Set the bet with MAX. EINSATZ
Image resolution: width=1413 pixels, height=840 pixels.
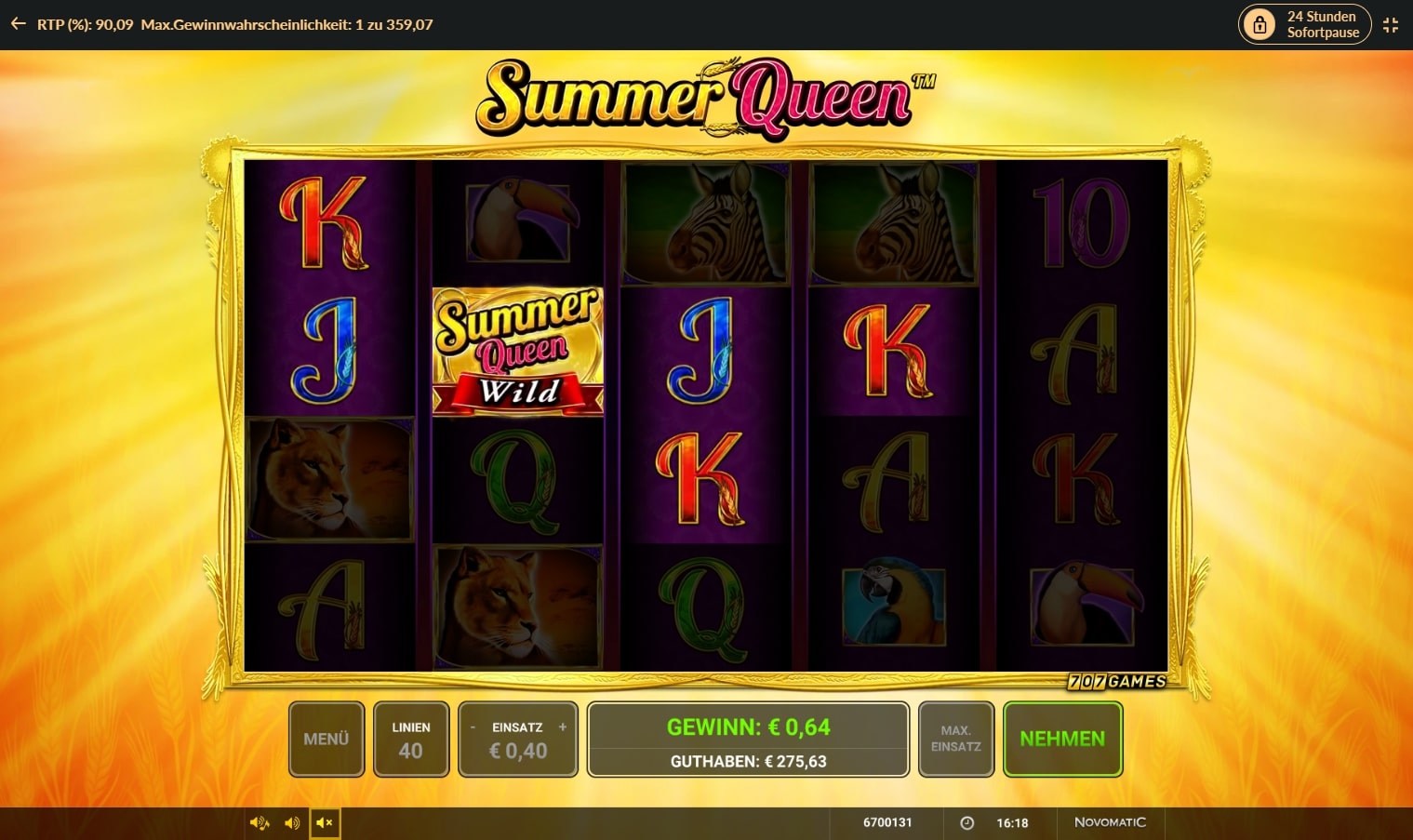[x=955, y=739]
